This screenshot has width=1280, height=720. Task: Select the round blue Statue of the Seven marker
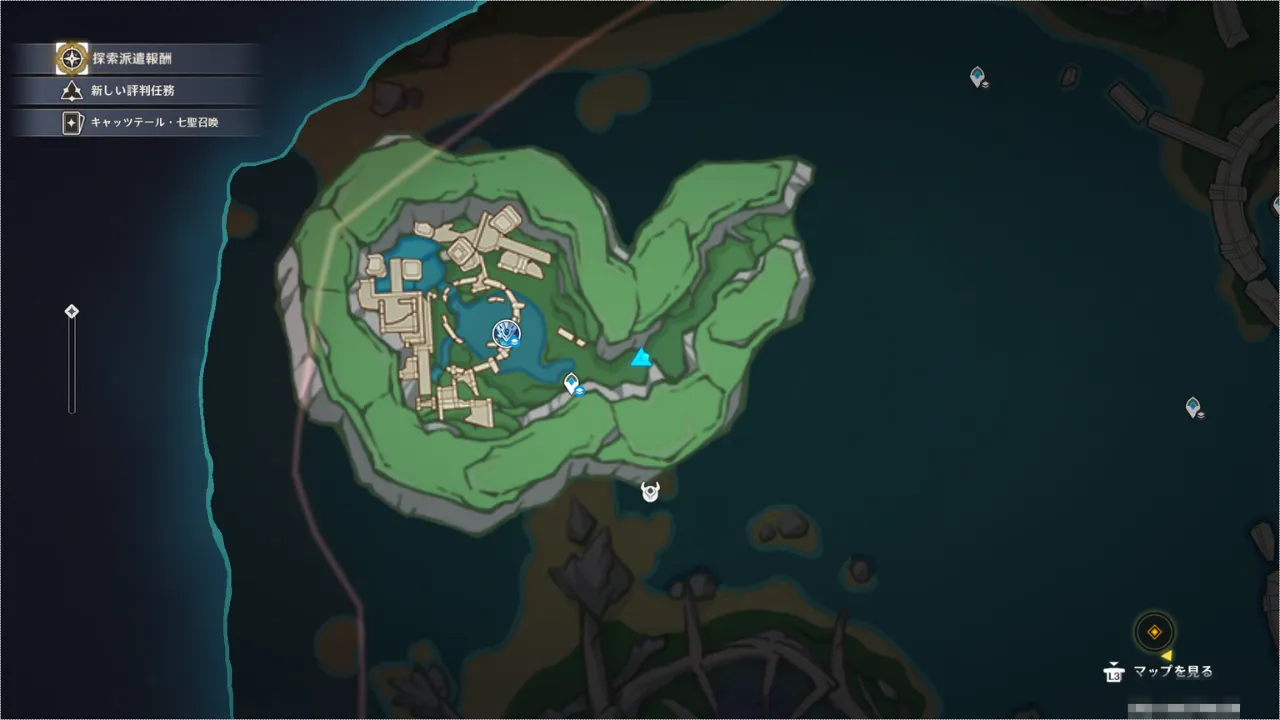click(507, 333)
